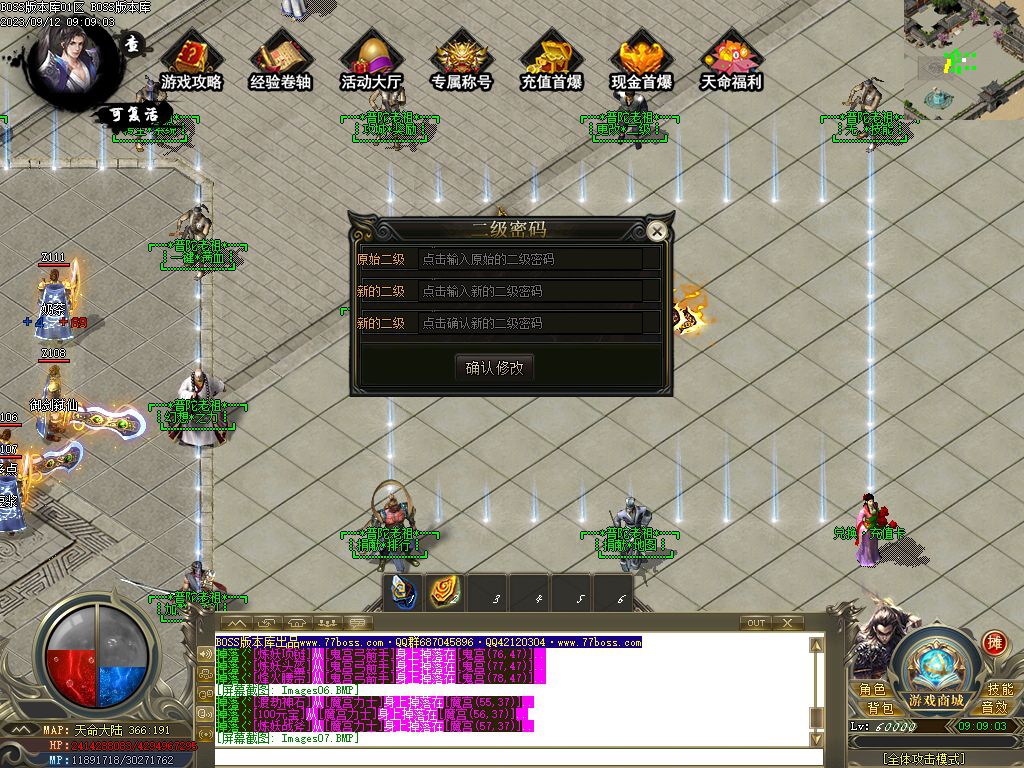Click the OUT button above chat
The height and width of the screenshot is (768, 1024).
(756, 623)
